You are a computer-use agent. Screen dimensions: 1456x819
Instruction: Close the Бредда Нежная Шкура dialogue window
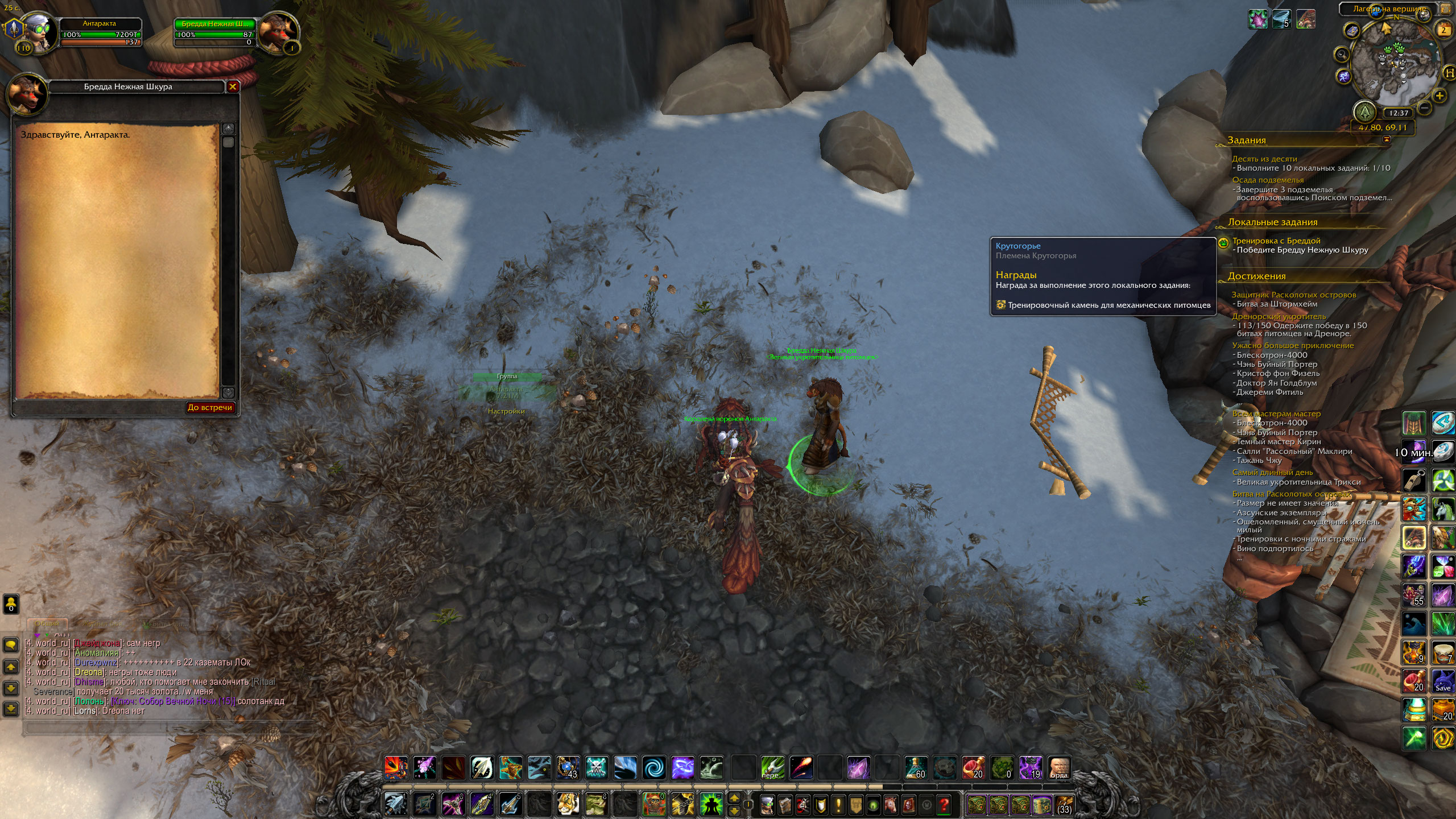point(232,87)
